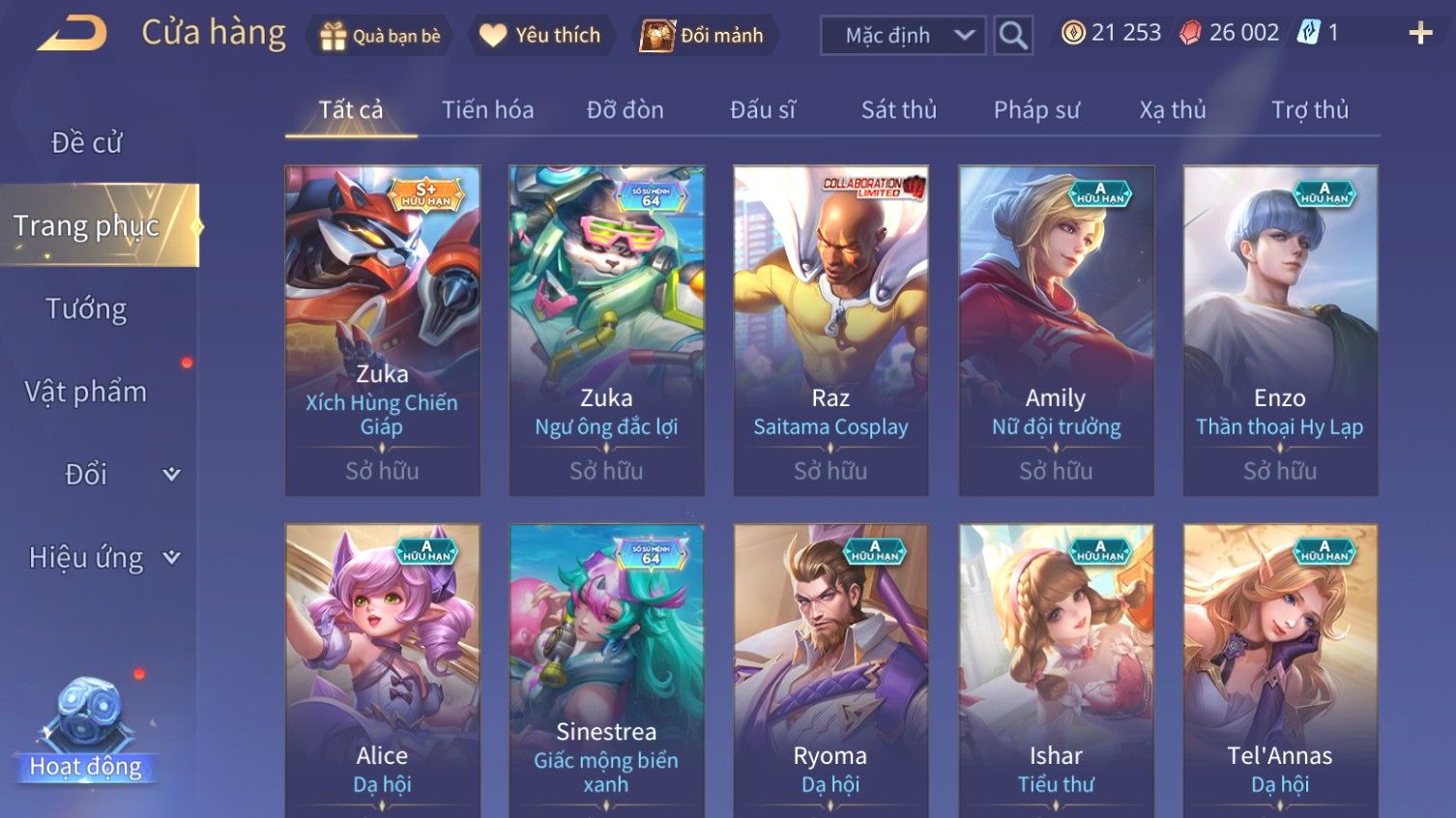This screenshot has height=818, width=1456.
Task: Open the Tướng heroes section
Action: tap(87, 309)
